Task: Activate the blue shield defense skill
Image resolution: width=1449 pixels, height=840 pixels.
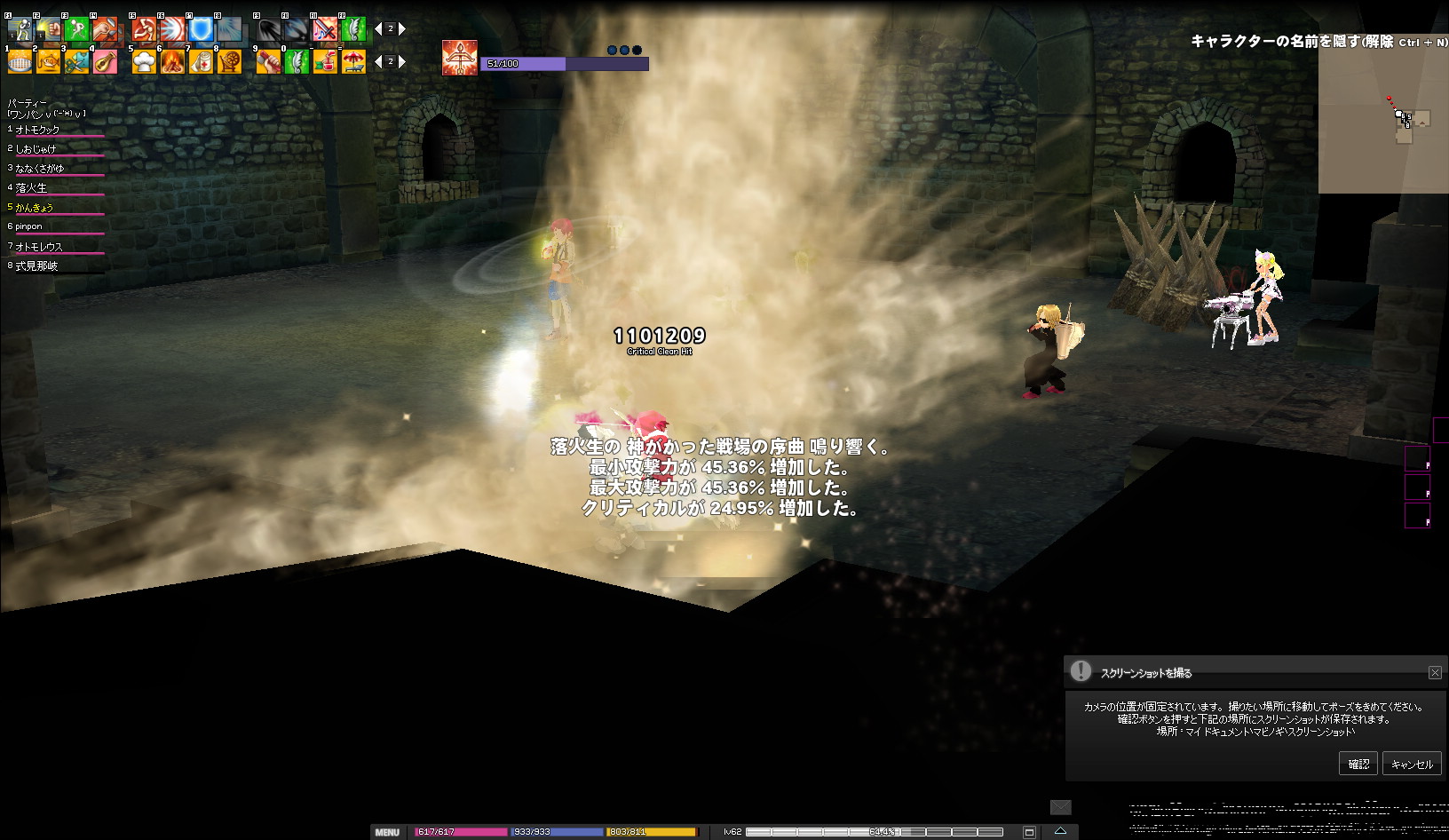Action: pos(201,30)
